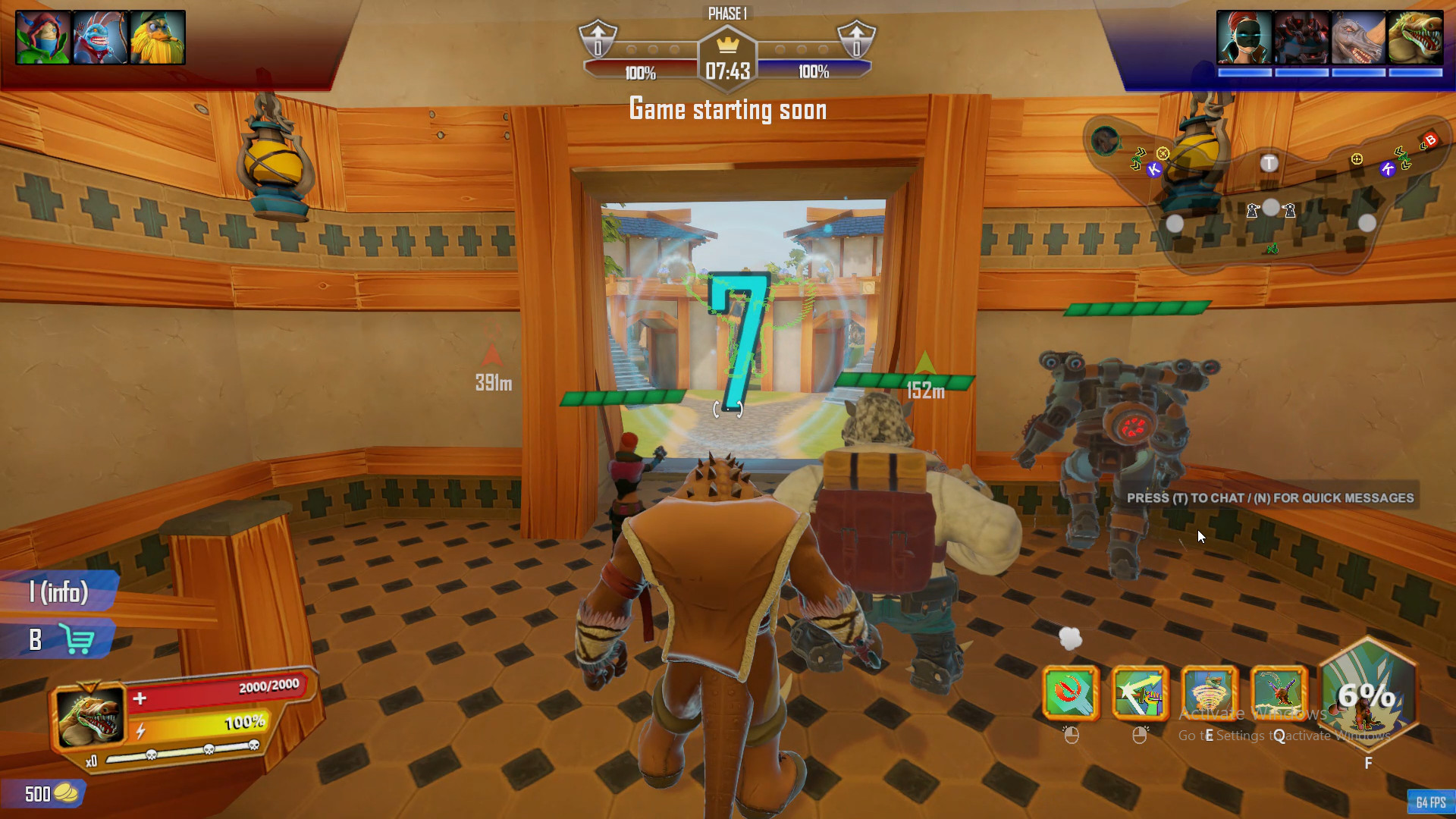The height and width of the screenshot is (819, 1456).
Task: Click the T marker on the minimap
Action: click(x=1269, y=163)
